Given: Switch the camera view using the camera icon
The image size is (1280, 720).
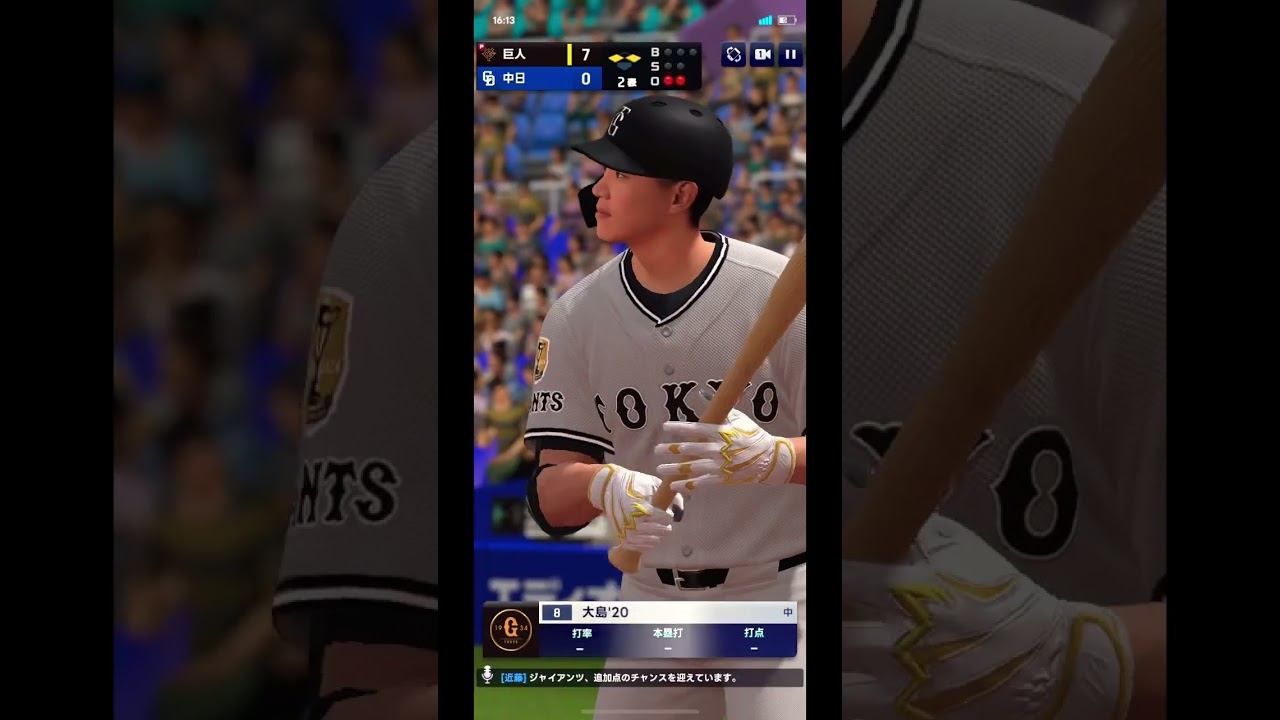Looking at the screenshot, I should (762, 55).
